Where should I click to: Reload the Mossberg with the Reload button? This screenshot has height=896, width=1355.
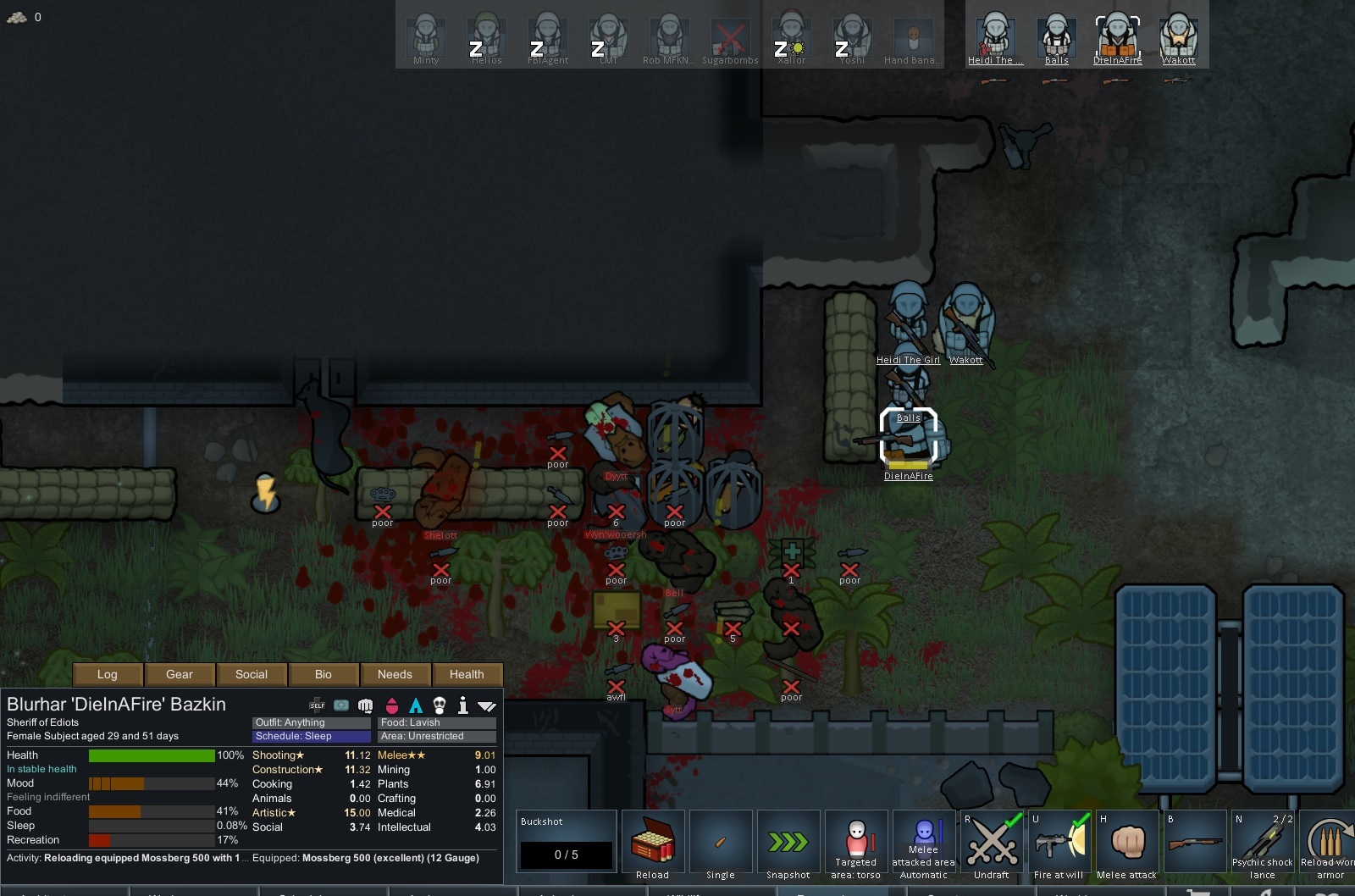653,843
